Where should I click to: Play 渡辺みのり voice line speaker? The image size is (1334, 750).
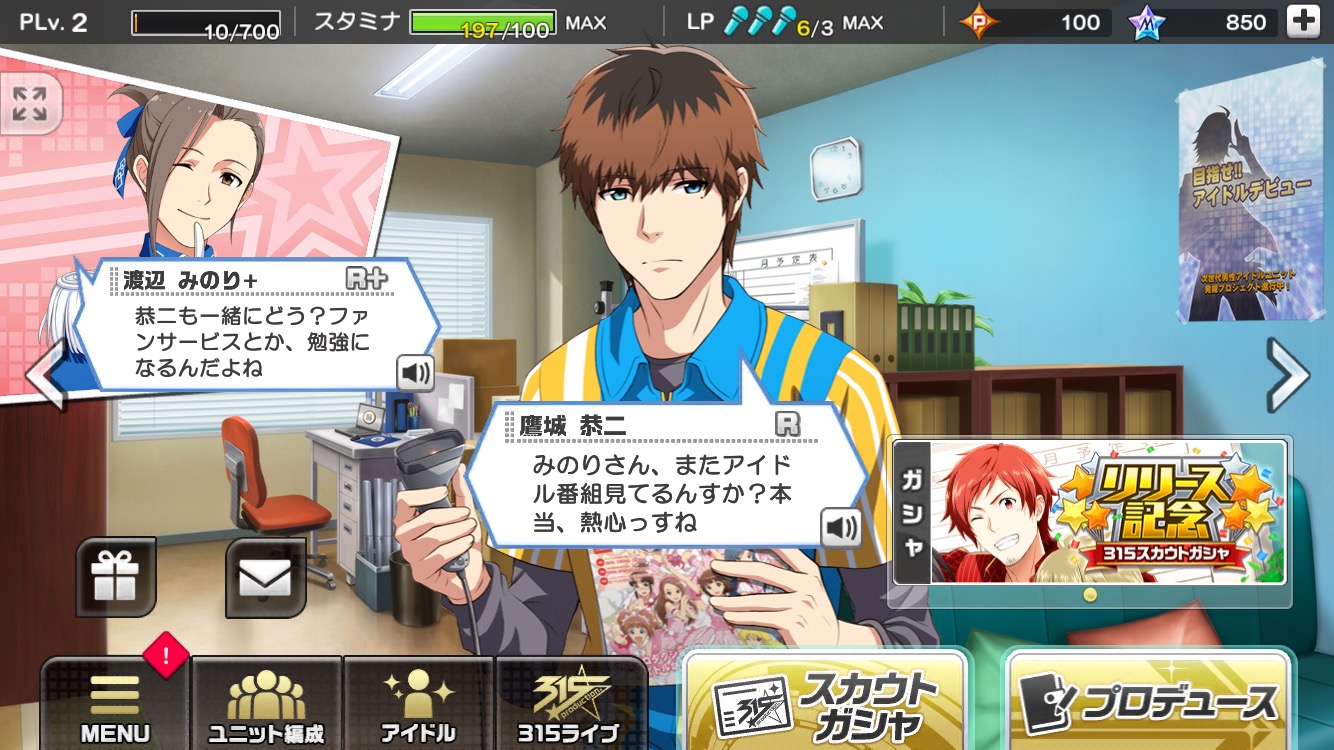tap(415, 373)
